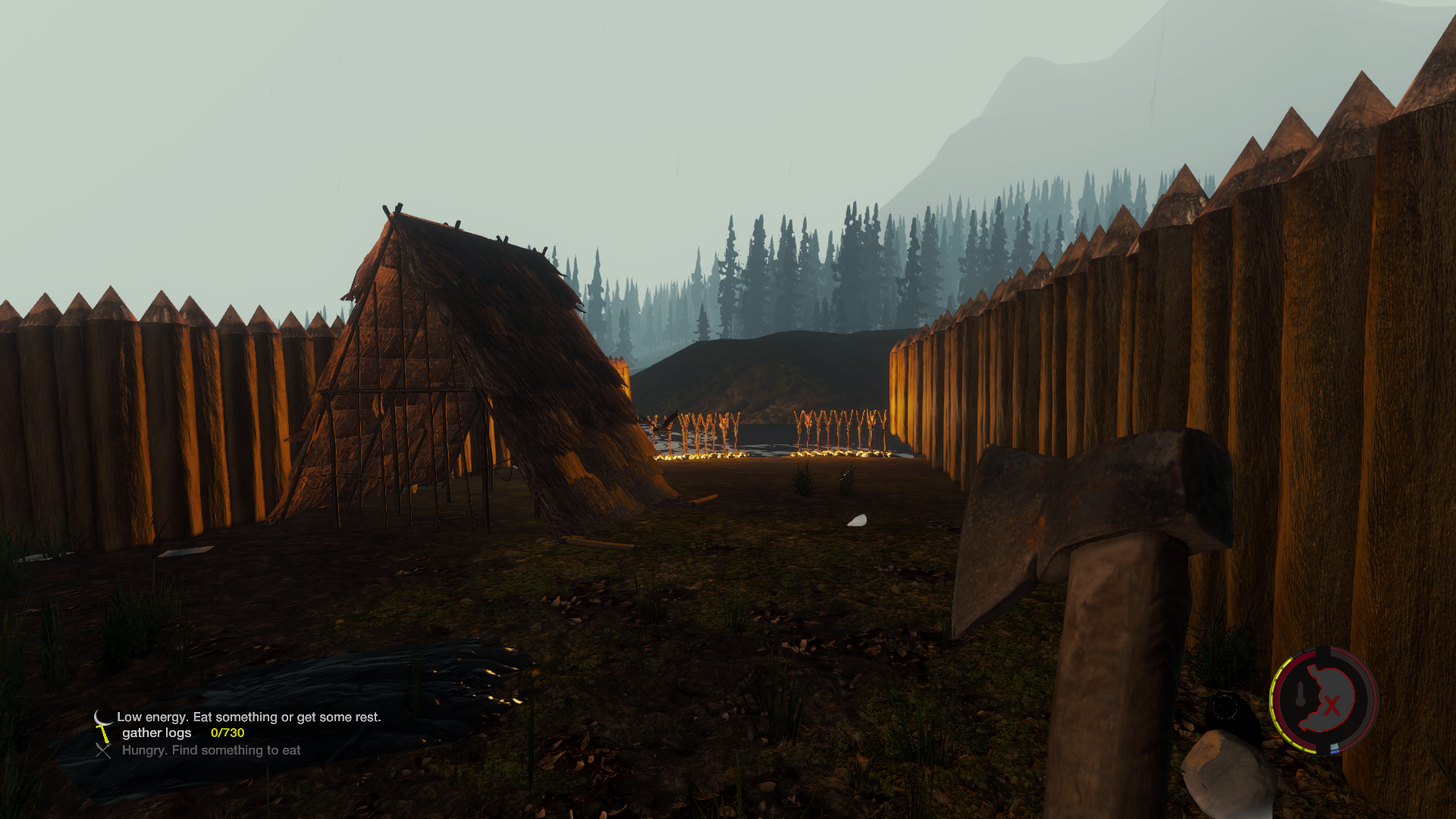Click the crossed utensils hunger icon
This screenshot has height=819, width=1456.
(103, 750)
